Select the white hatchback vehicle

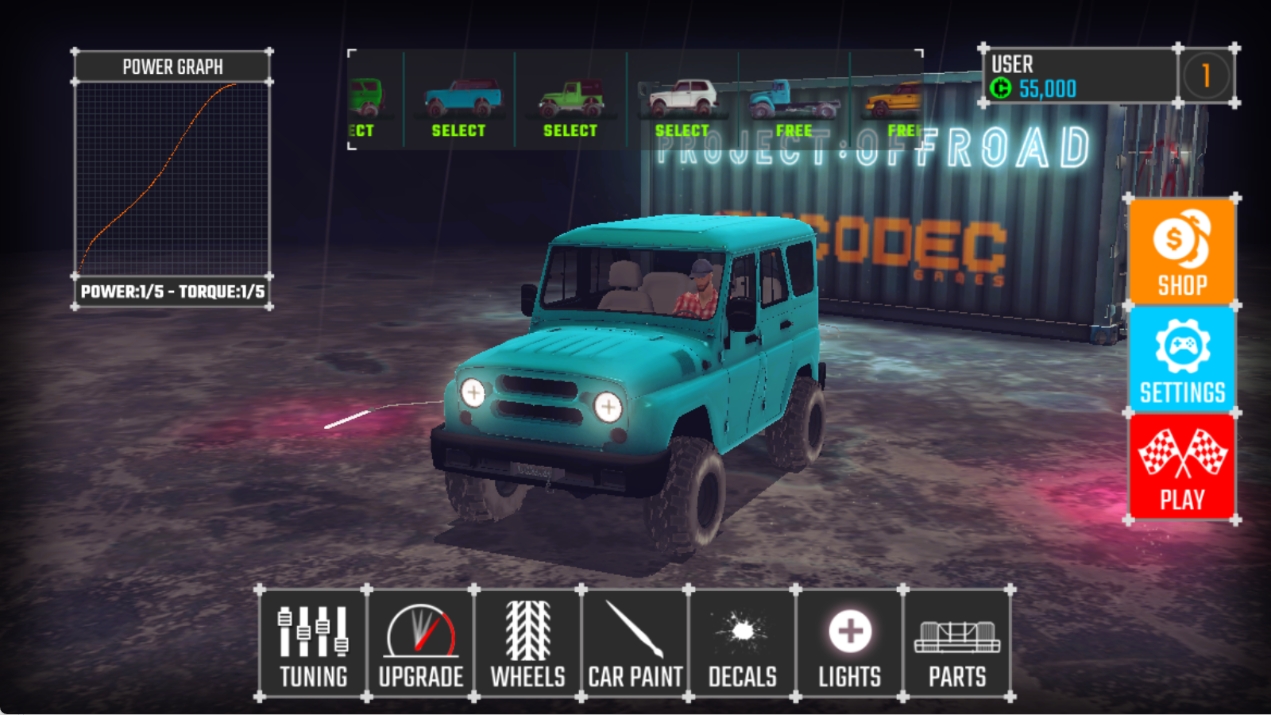[x=682, y=107]
